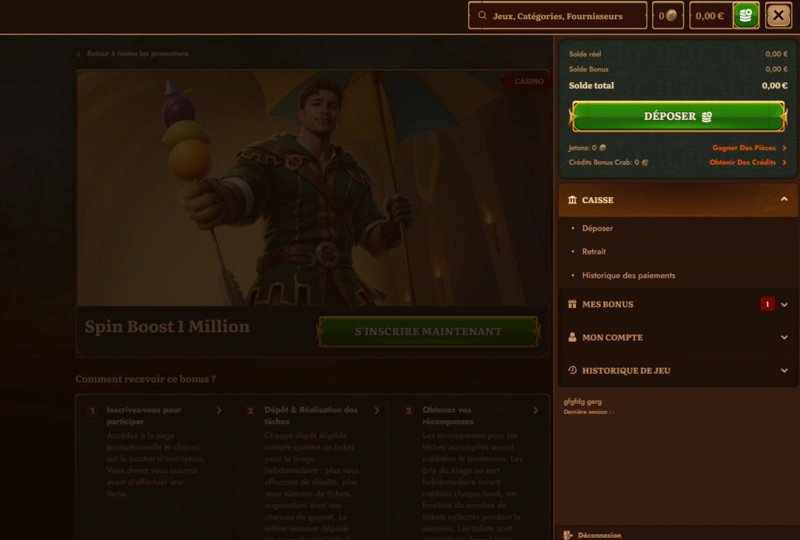Open Historique des paiements
This screenshot has height=540, width=800.
pos(628,275)
